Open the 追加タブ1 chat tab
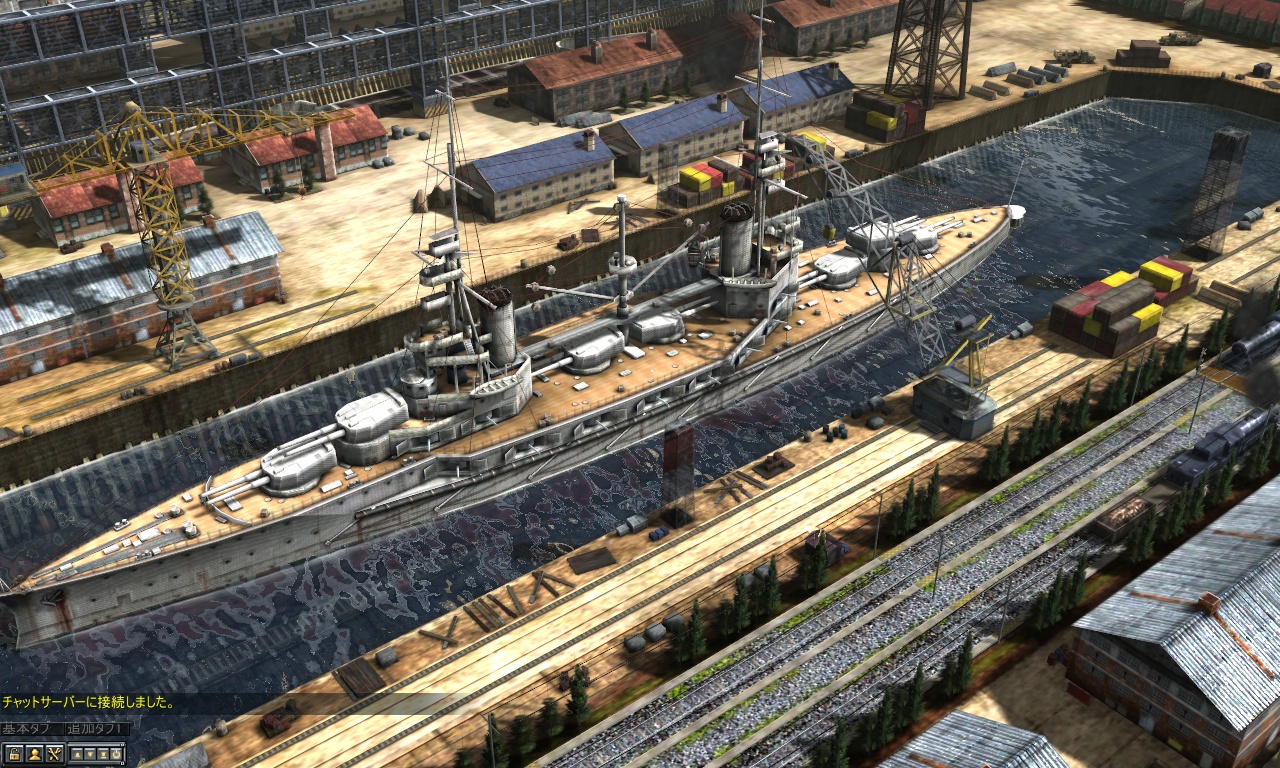1280x768 pixels. (x=97, y=729)
